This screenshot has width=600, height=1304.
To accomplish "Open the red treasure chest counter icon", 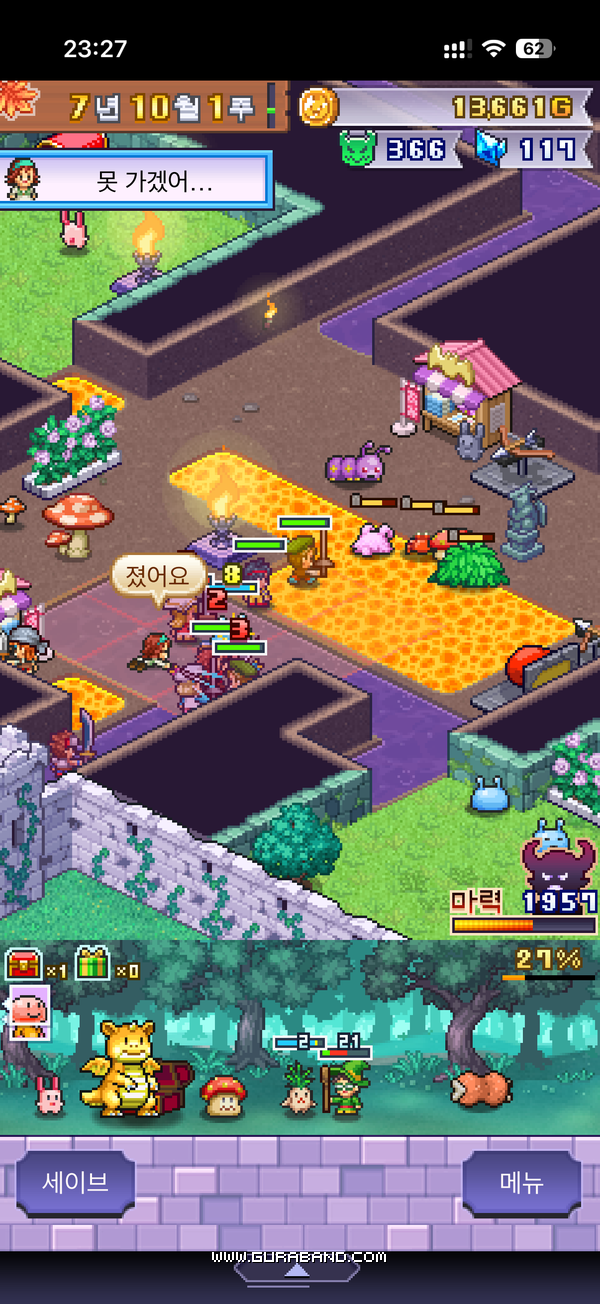I will point(22,964).
